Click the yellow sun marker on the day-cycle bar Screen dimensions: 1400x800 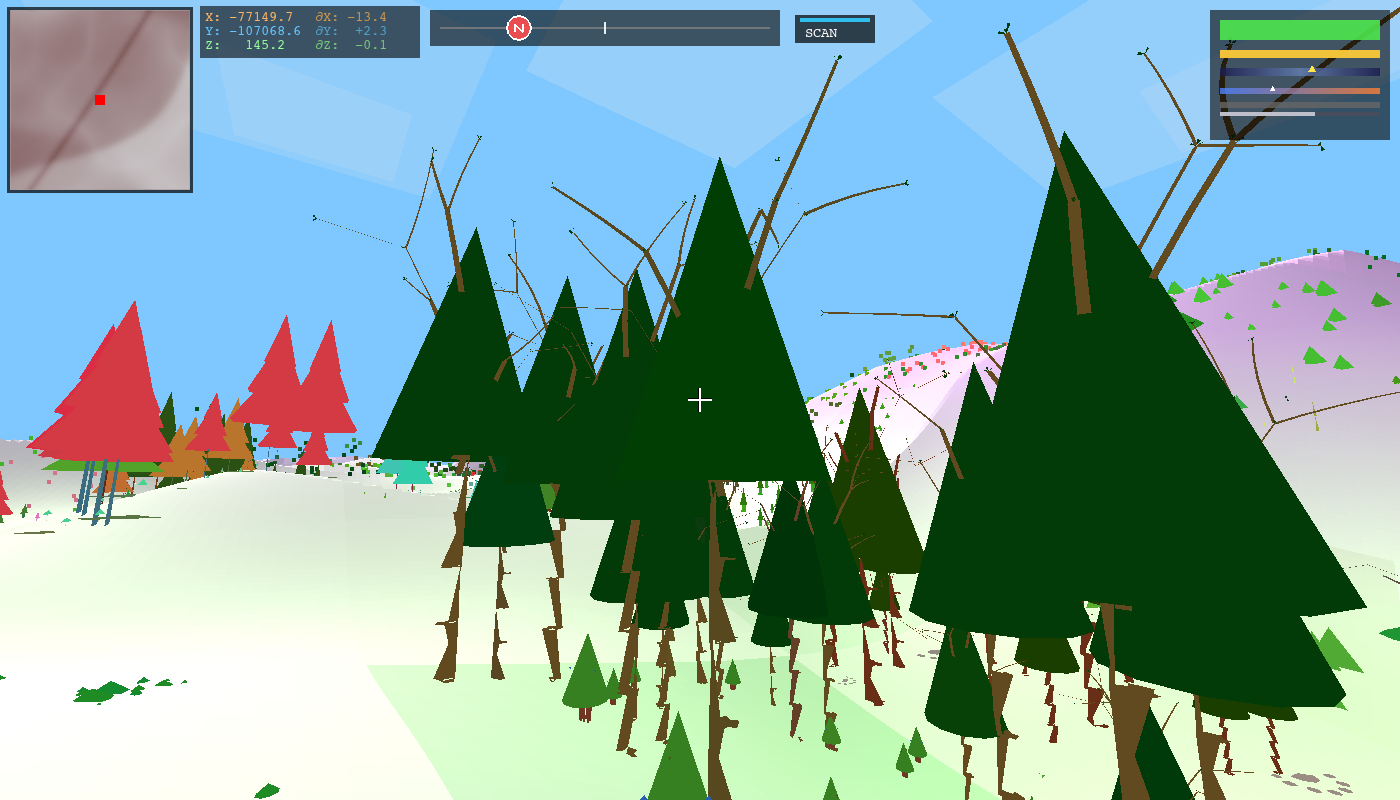pos(1312,70)
